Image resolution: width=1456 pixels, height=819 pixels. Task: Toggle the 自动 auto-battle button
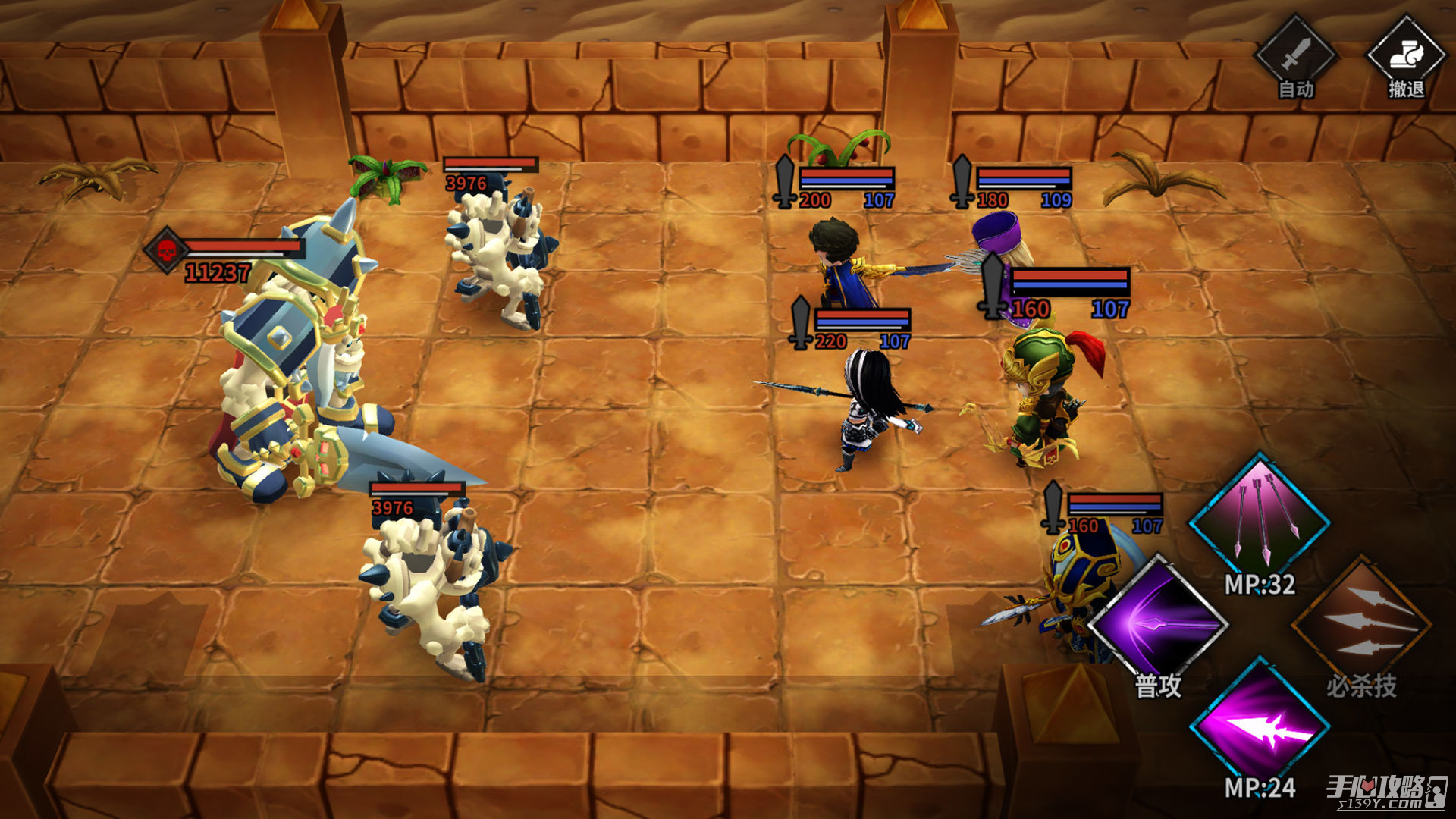point(1295,57)
